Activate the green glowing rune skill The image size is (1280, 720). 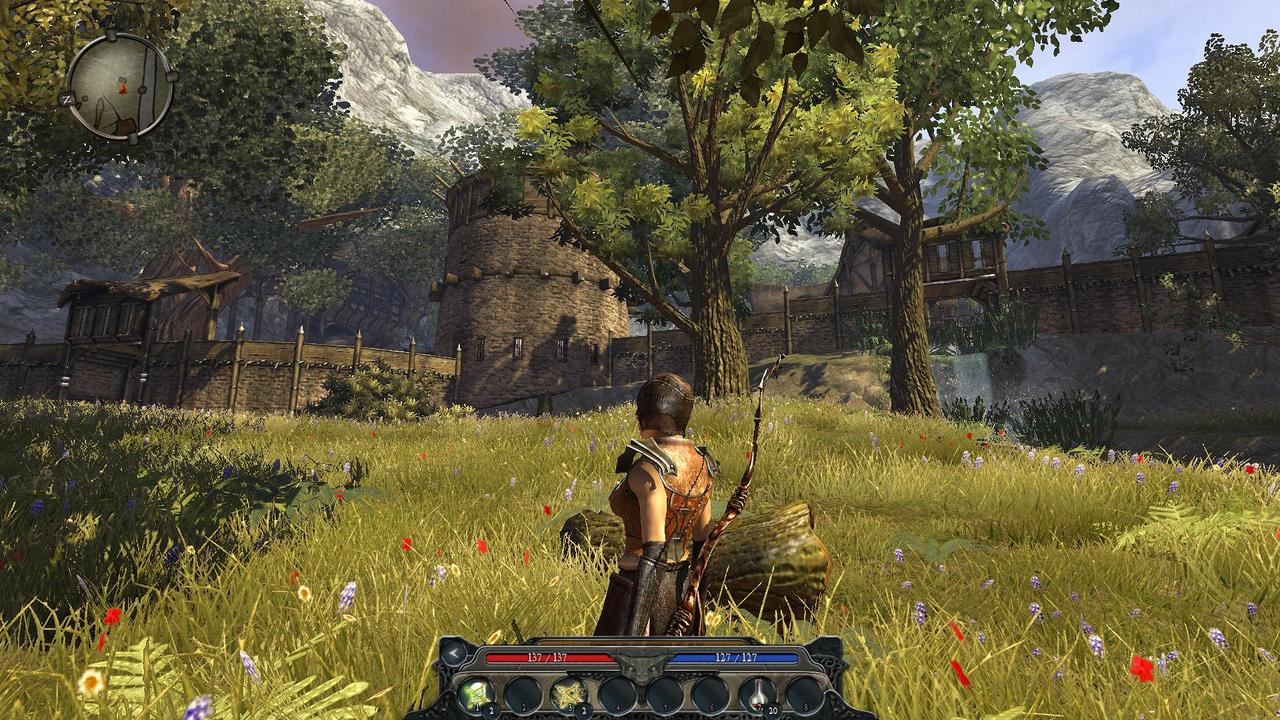point(476,694)
